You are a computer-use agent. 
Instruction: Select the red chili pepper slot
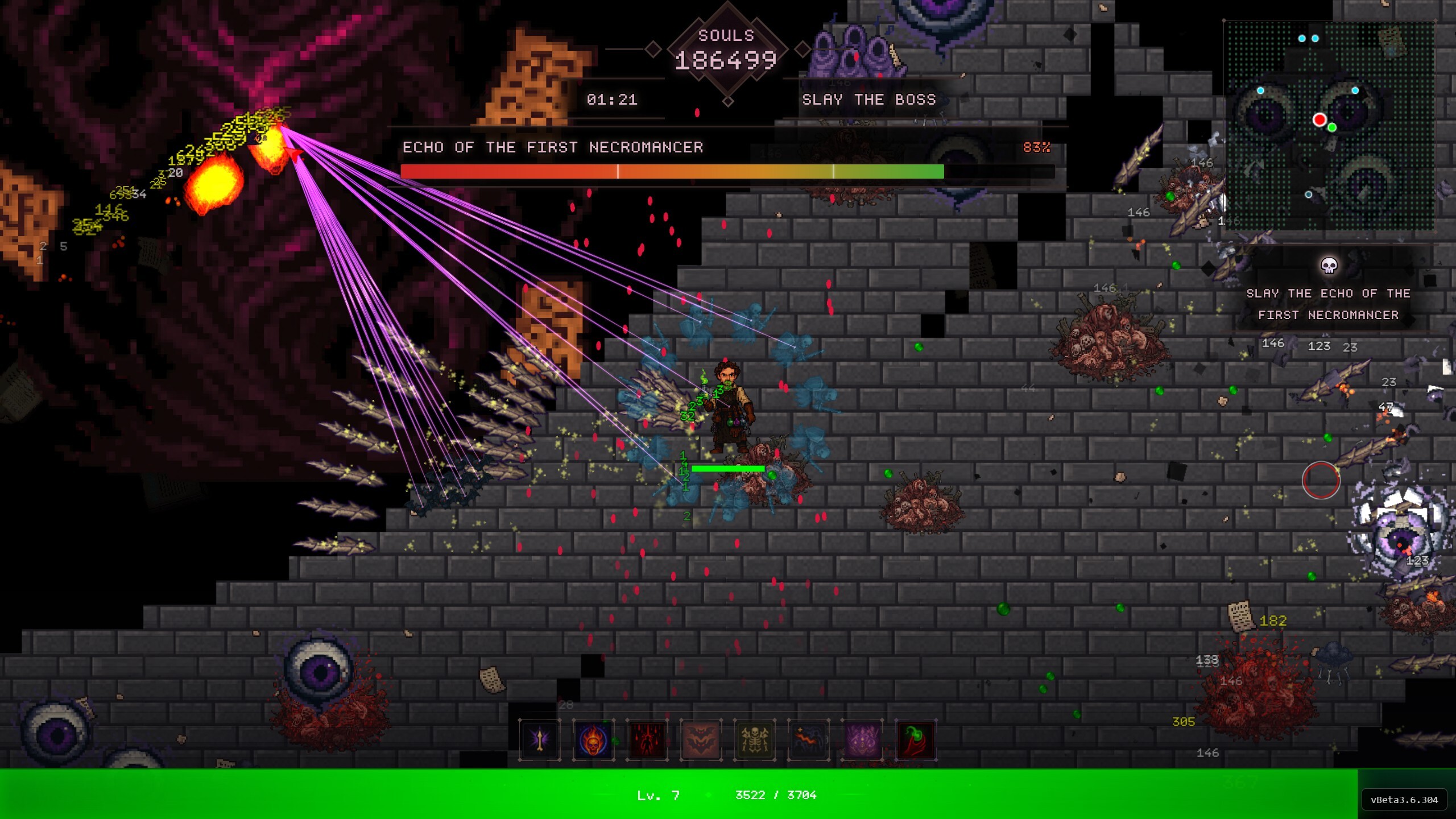coord(916,740)
